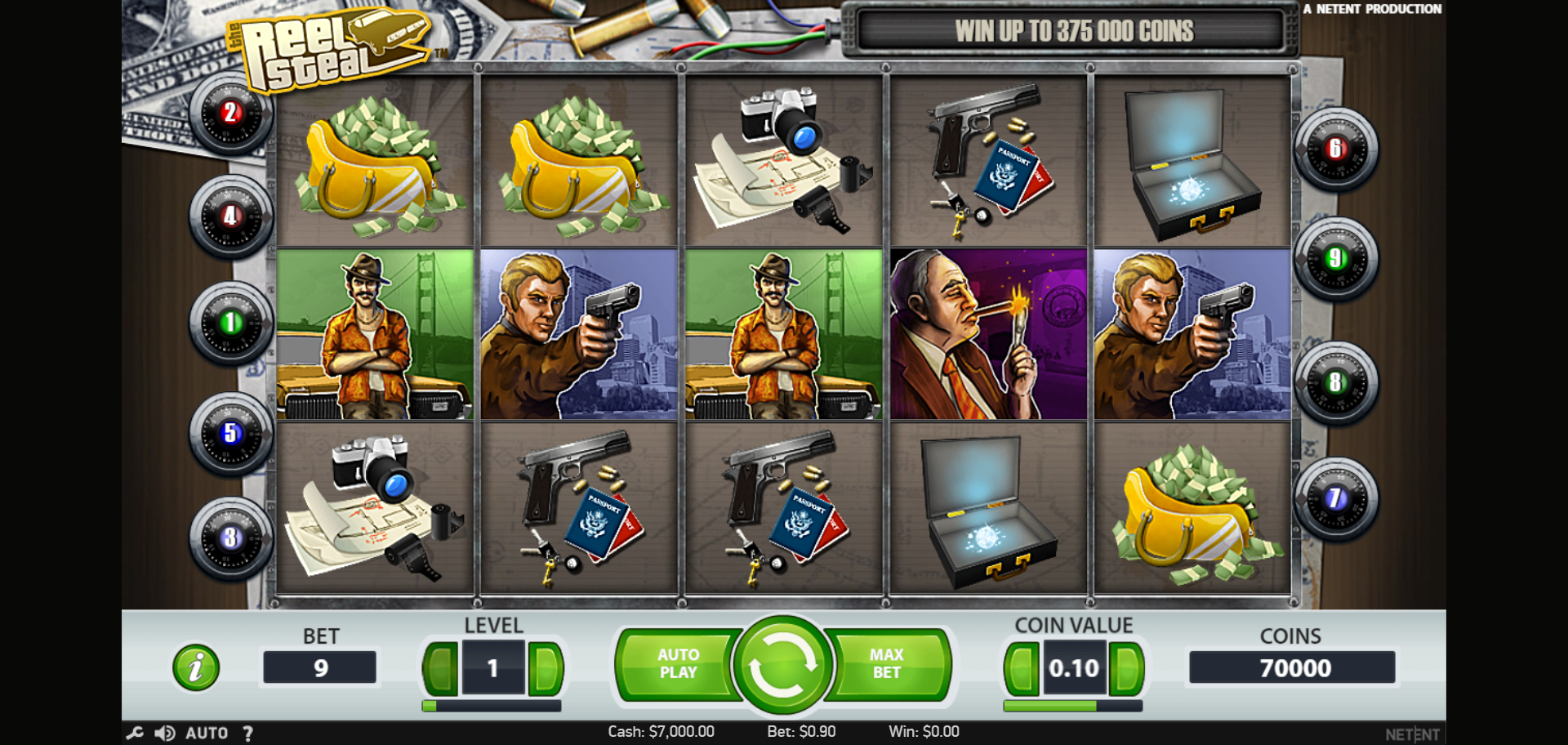Activate bet line 9 dial
This screenshot has height=745, width=1568.
coord(1335,258)
